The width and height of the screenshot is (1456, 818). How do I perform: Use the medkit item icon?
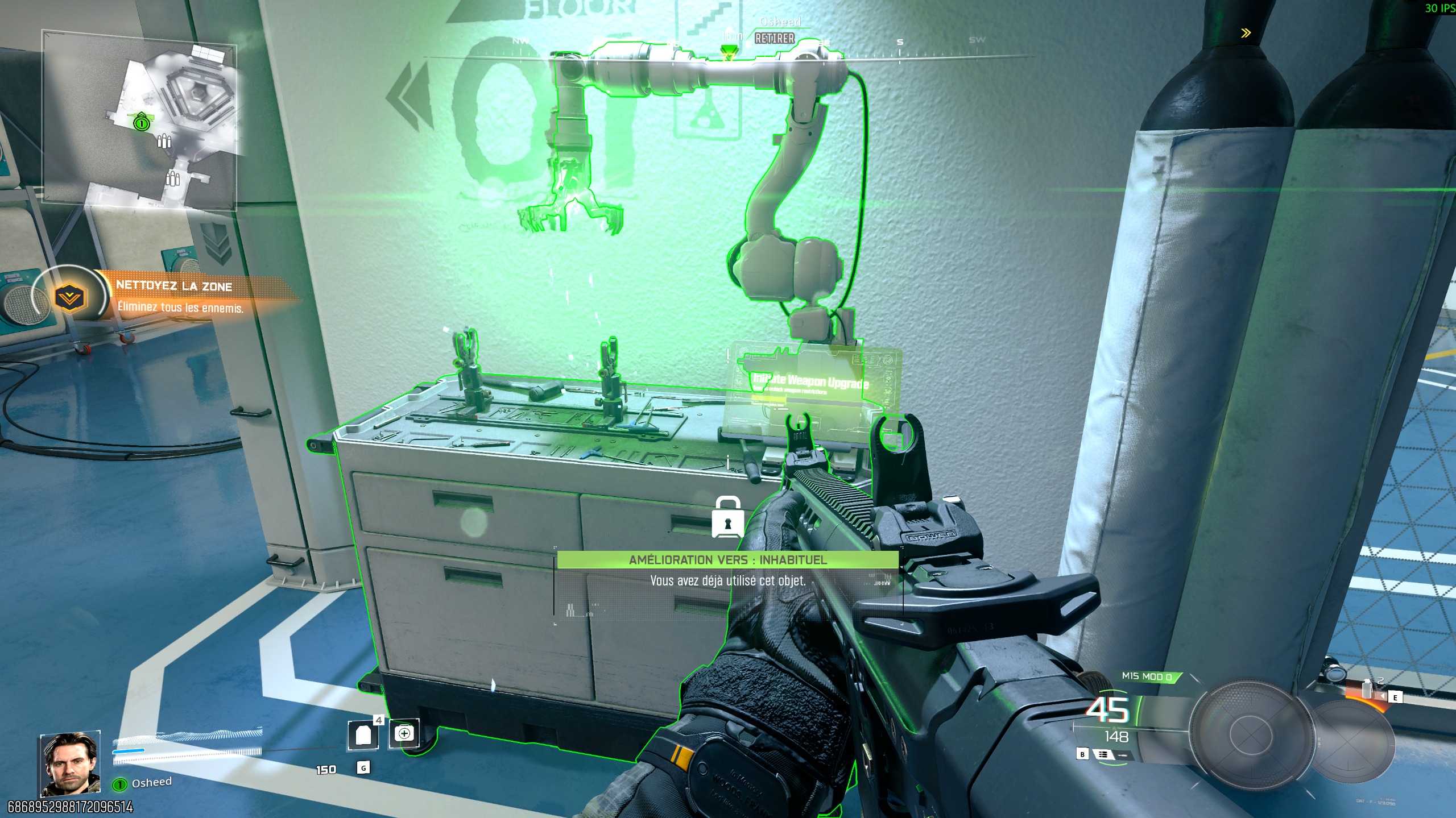point(404,733)
